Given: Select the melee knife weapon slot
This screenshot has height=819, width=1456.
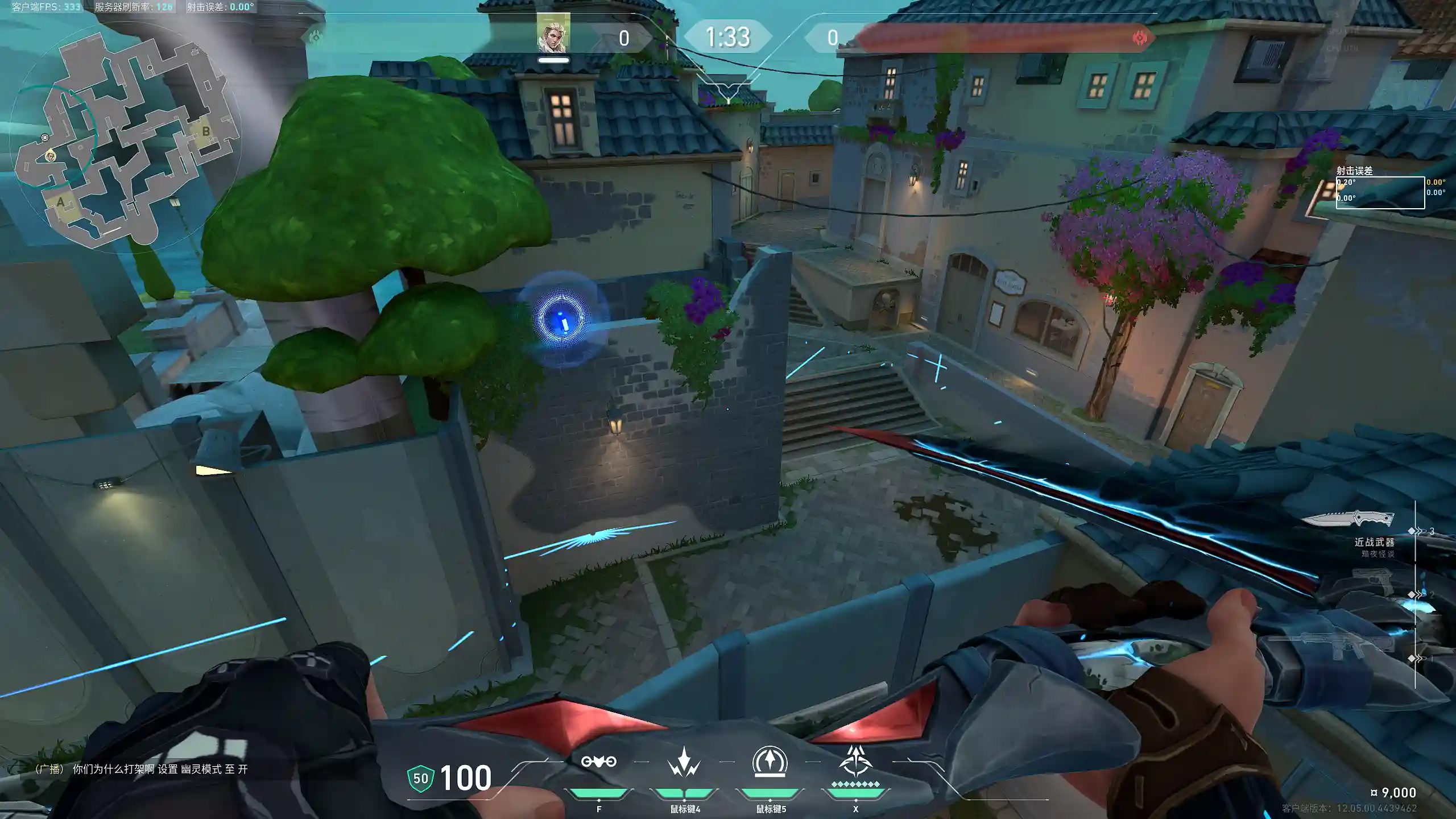Looking at the screenshot, I should (x=1348, y=519).
